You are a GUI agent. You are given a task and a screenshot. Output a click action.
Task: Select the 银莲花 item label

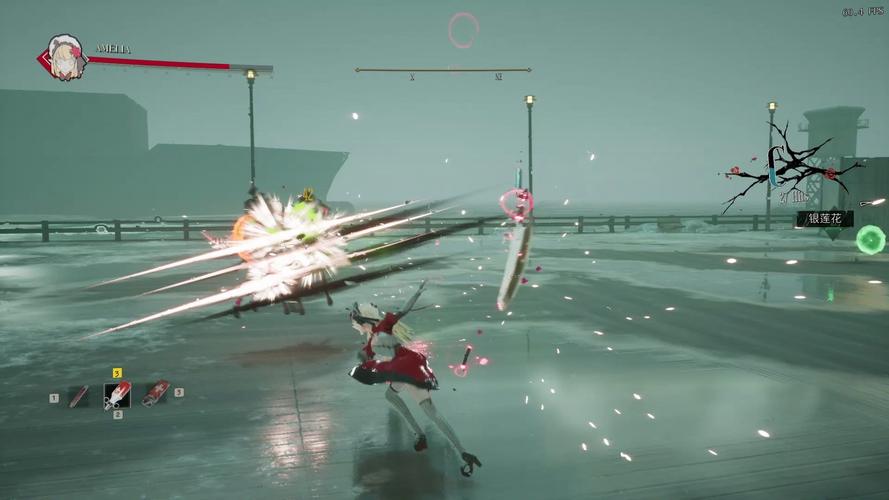[x=825, y=218]
